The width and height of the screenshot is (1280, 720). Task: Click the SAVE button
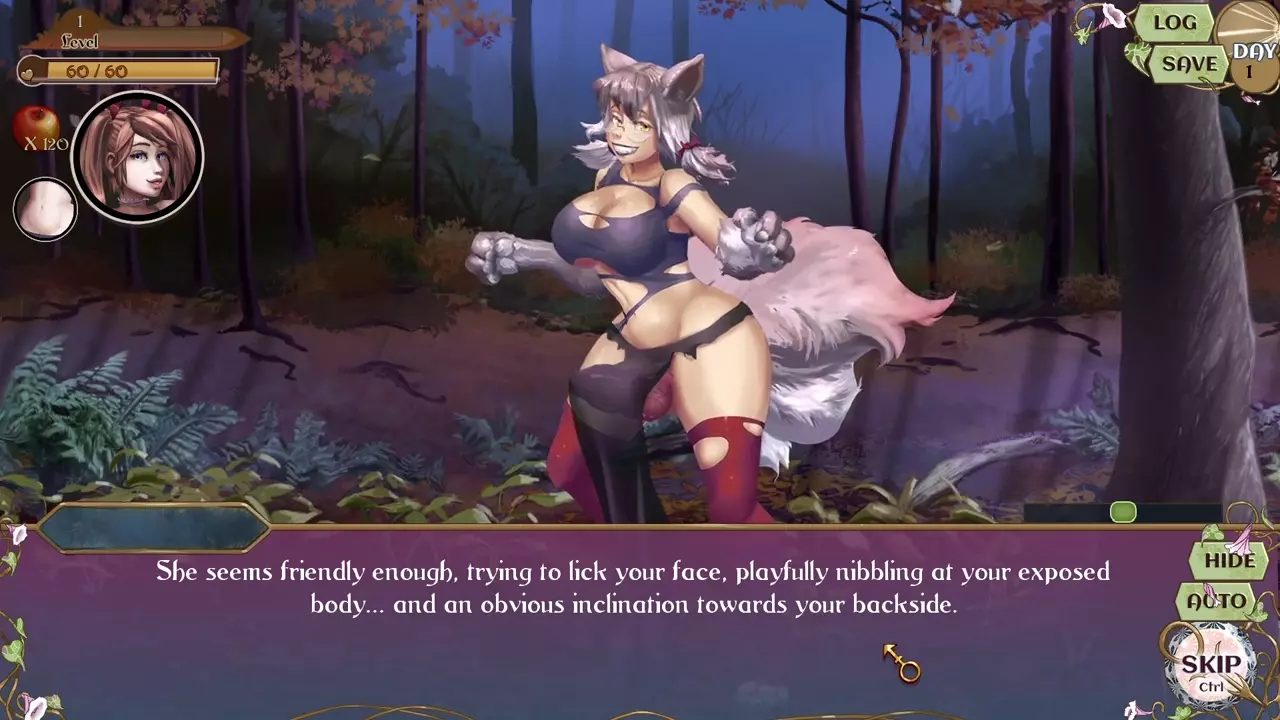(1189, 64)
